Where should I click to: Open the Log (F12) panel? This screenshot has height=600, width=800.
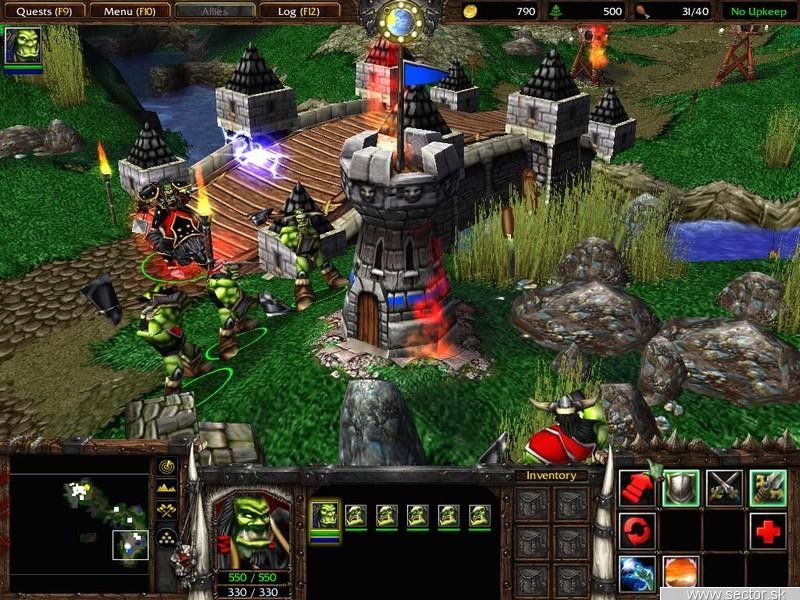coord(298,11)
